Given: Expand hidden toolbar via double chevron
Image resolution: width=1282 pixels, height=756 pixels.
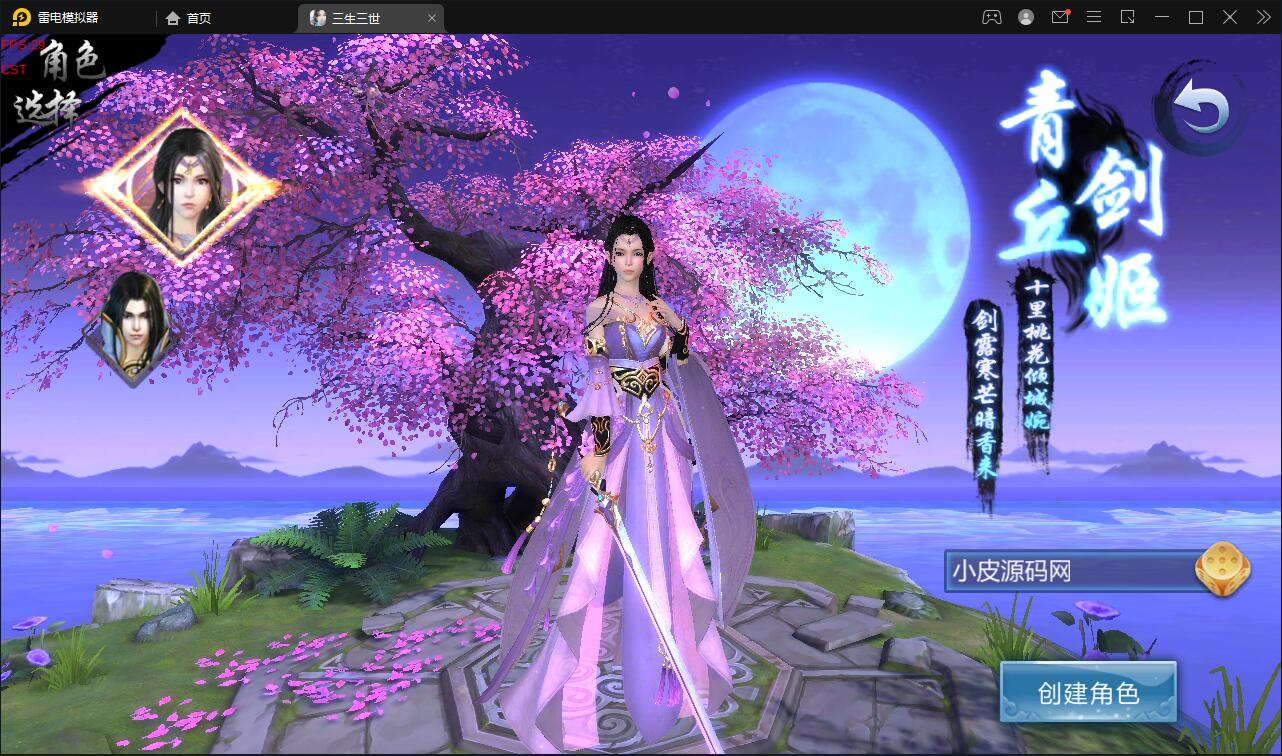Looking at the screenshot, I should [1262, 17].
